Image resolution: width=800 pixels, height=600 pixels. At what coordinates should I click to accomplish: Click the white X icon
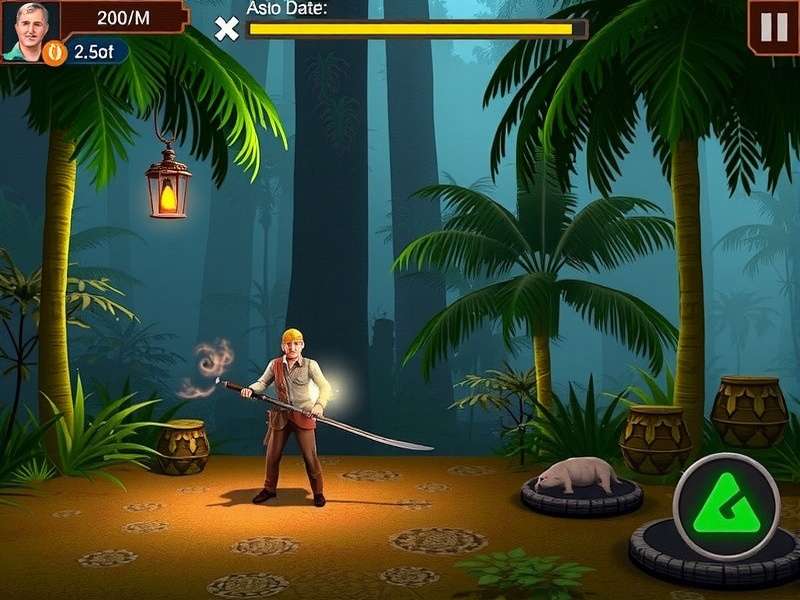[227, 29]
